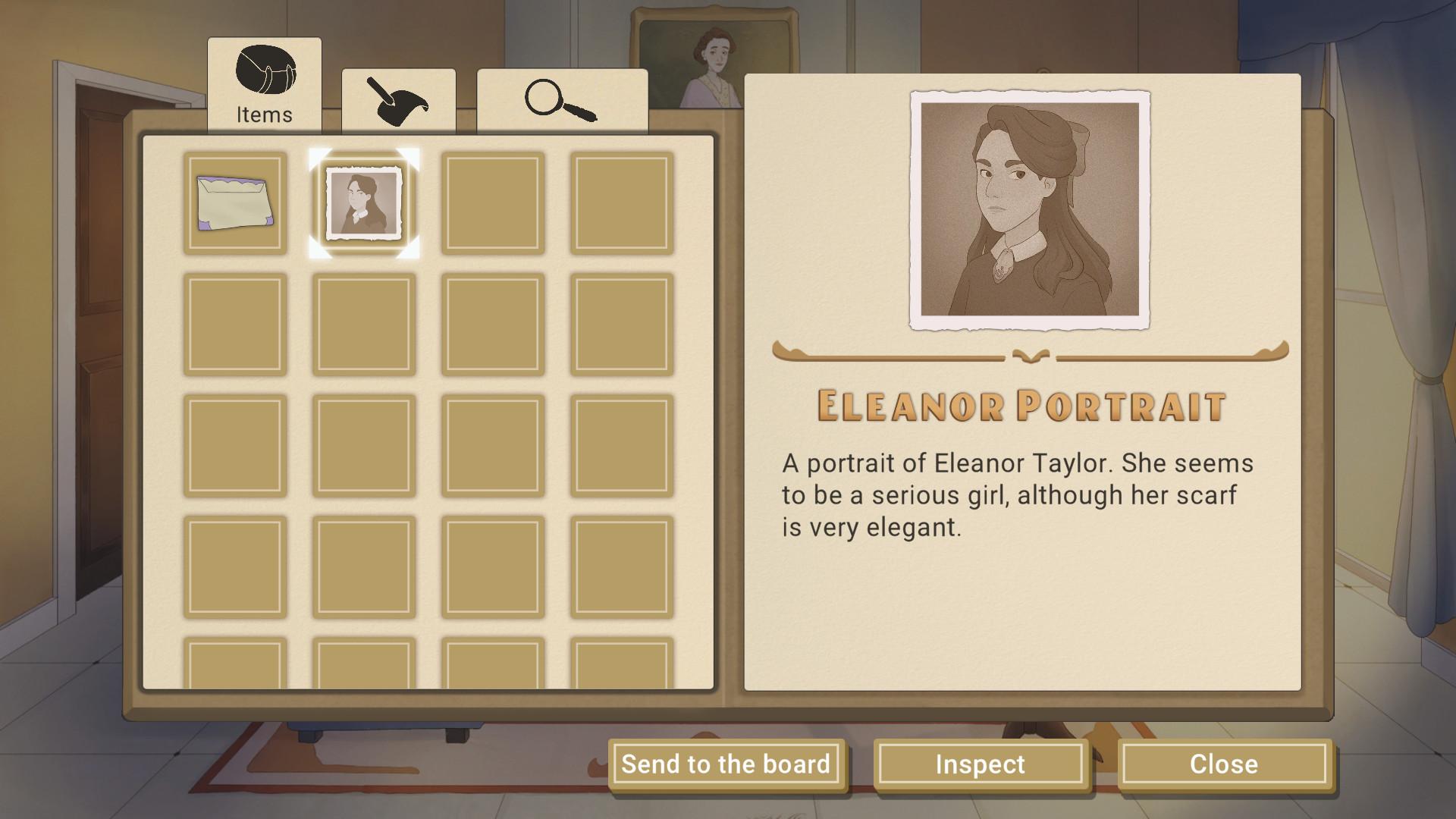The height and width of the screenshot is (819, 1456).
Task: Click the empty slot beside the portrait item
Action: point(491,202)
